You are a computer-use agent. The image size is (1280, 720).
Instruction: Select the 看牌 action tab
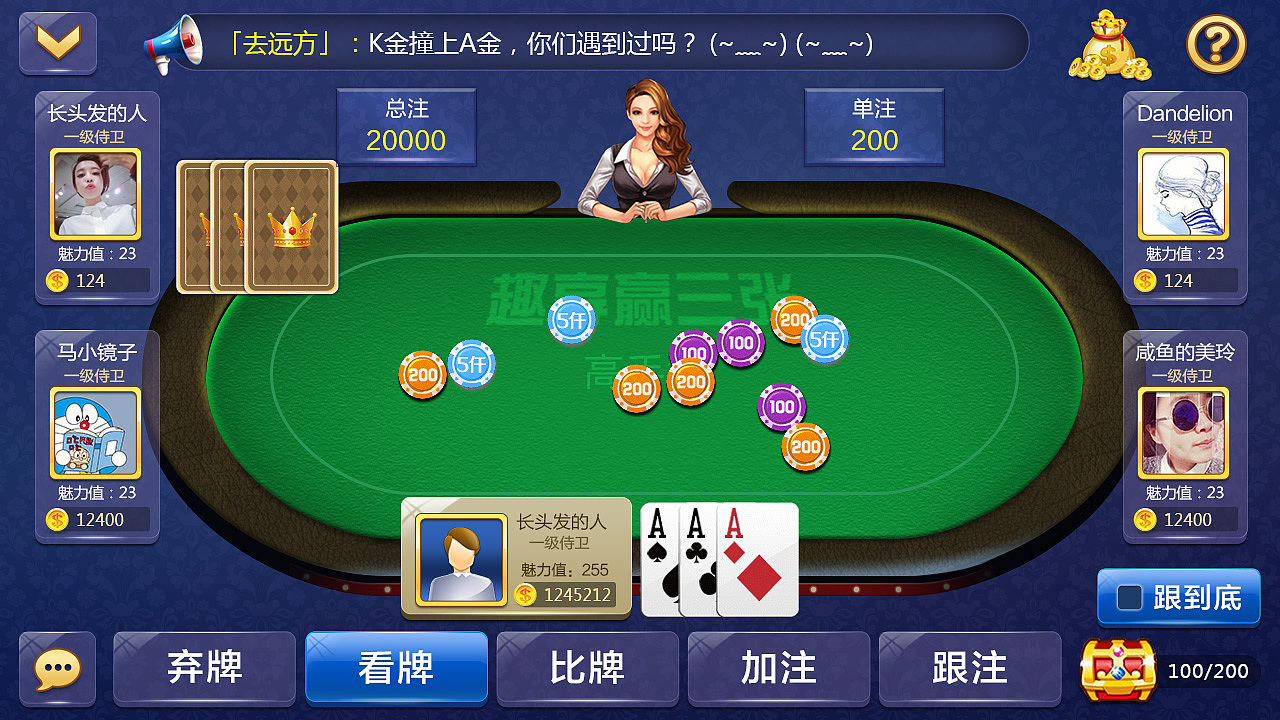point(396,668)
